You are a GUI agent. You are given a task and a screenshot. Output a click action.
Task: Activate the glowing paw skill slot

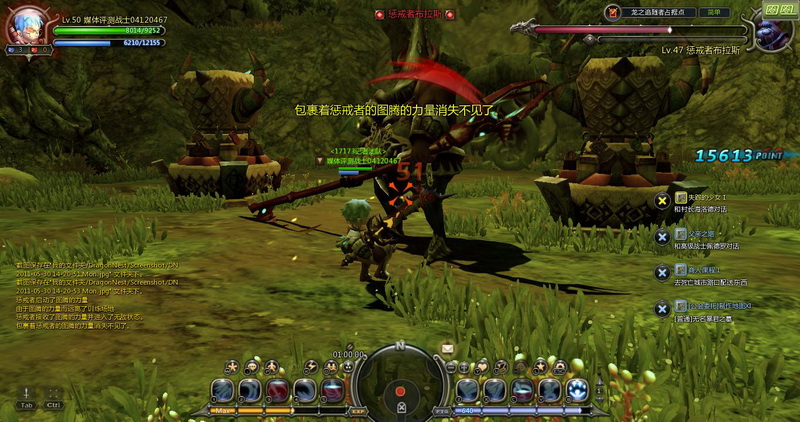coord(577,390)
